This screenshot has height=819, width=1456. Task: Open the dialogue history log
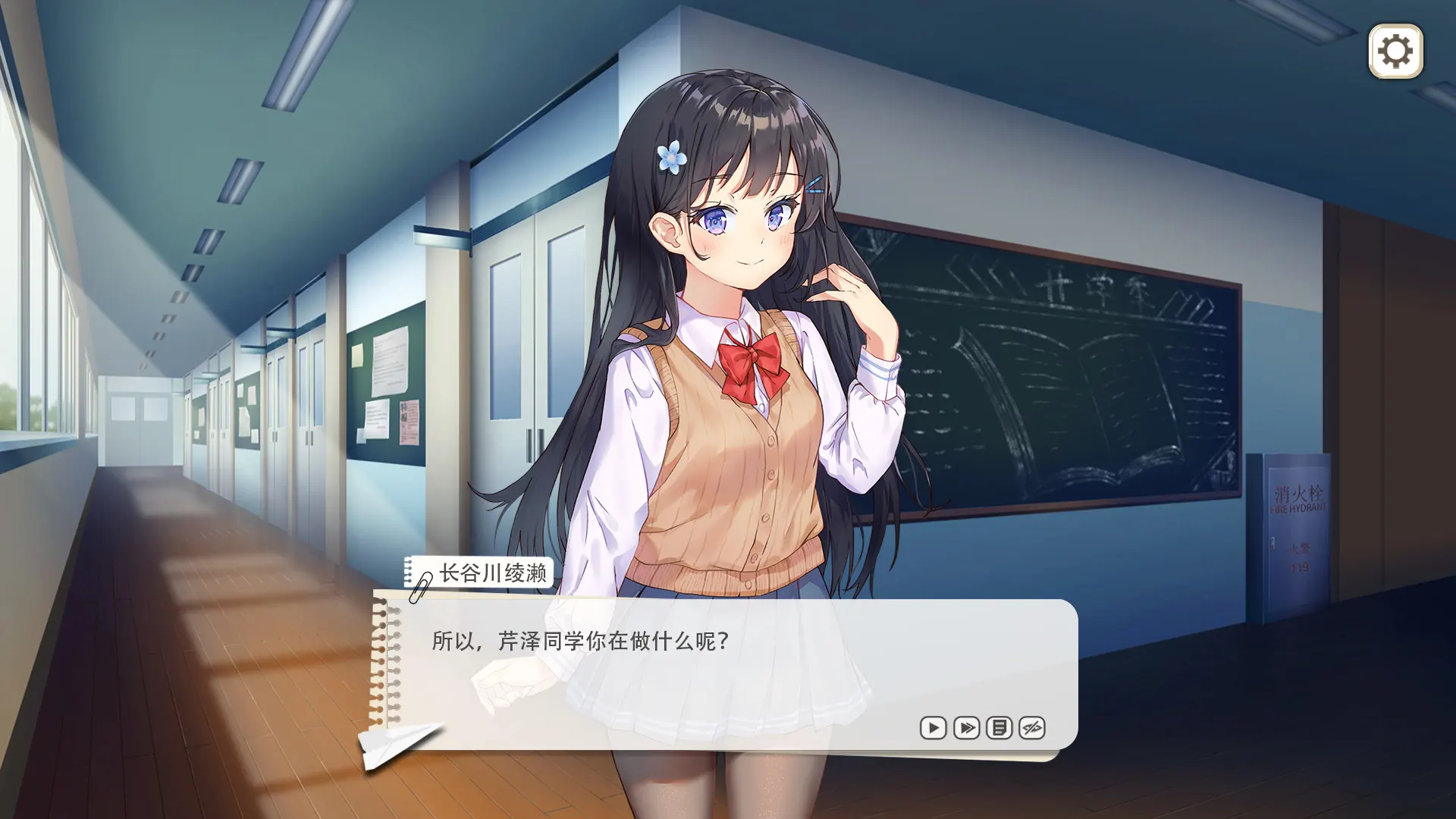pyautogui.click(x=999, y=728)
